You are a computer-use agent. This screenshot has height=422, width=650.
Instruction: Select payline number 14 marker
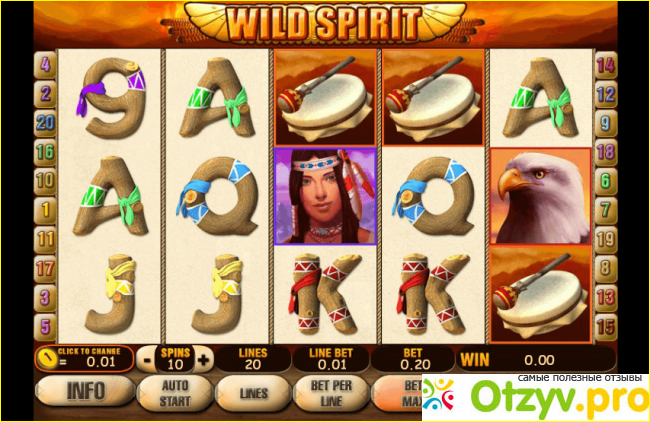(x=604, y=66)
